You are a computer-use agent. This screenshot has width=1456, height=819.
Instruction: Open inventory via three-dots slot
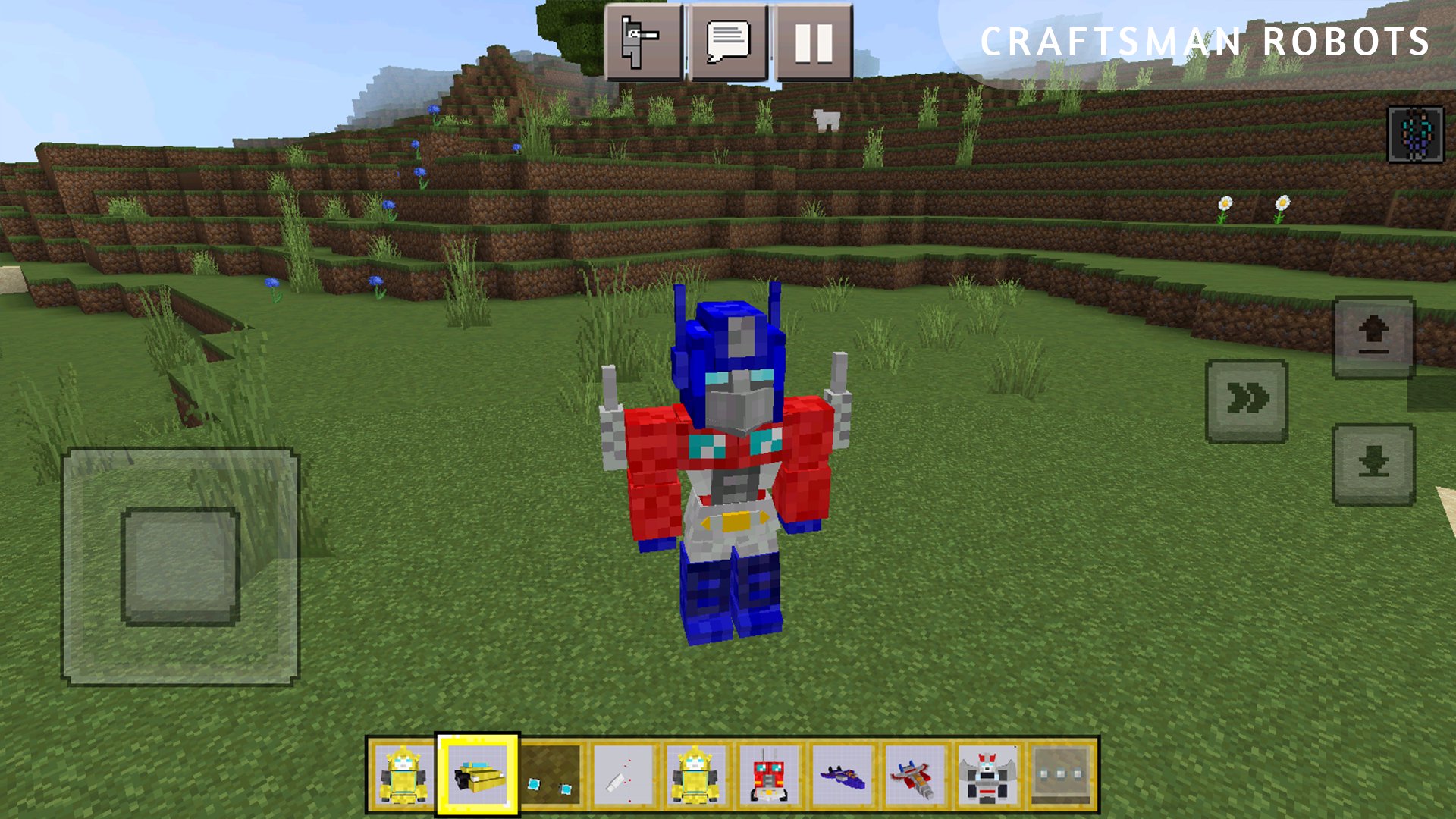click(1060, 775)
